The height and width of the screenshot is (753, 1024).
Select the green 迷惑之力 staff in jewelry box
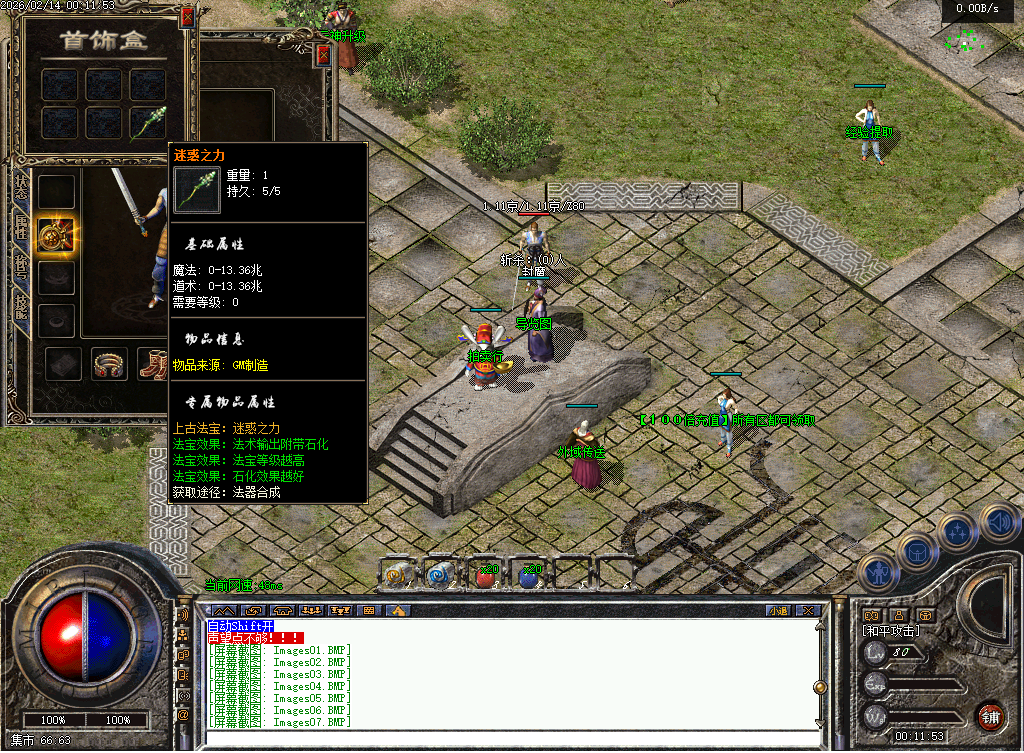pyautogui.click(x=147, y=122)
